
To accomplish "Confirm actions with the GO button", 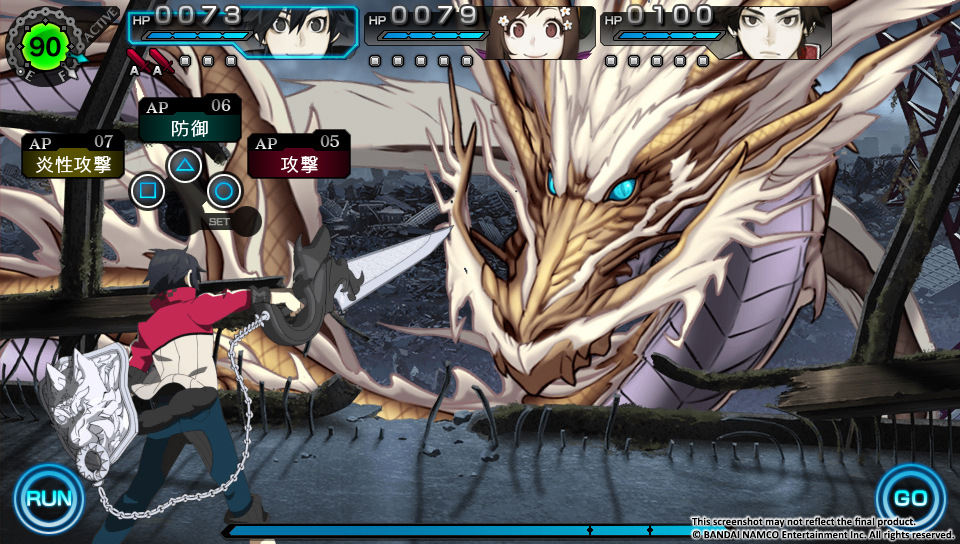I will [x=911, y=498].
